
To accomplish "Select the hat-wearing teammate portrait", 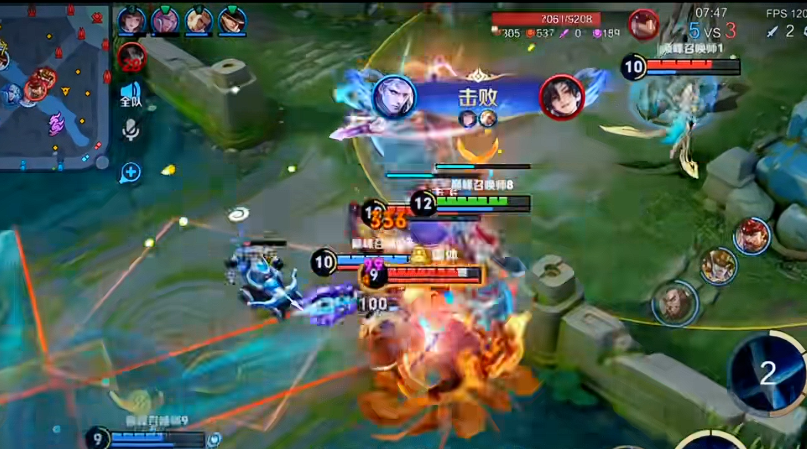I will (x=233, y=21).
